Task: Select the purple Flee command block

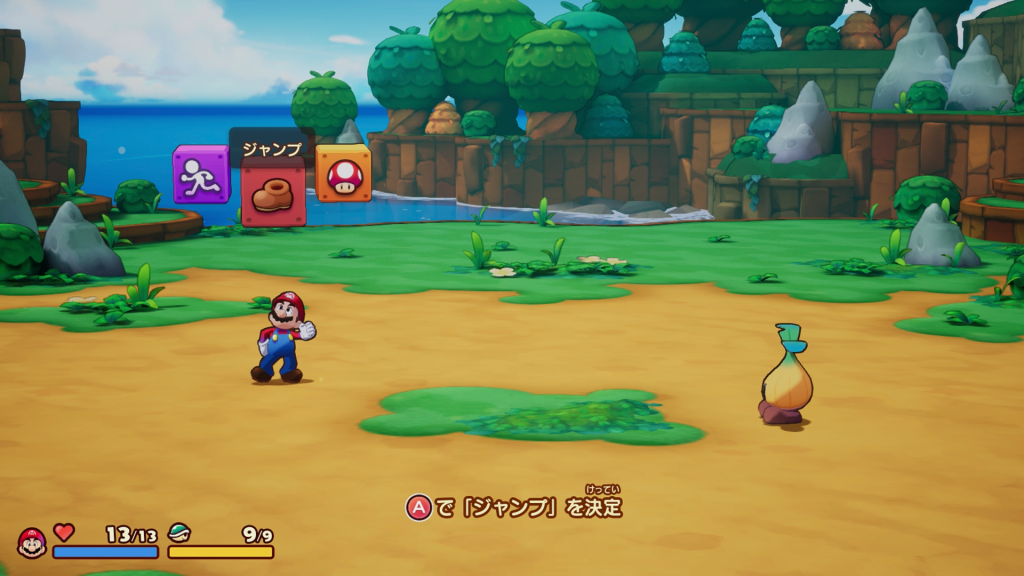Action: (201, 175)
